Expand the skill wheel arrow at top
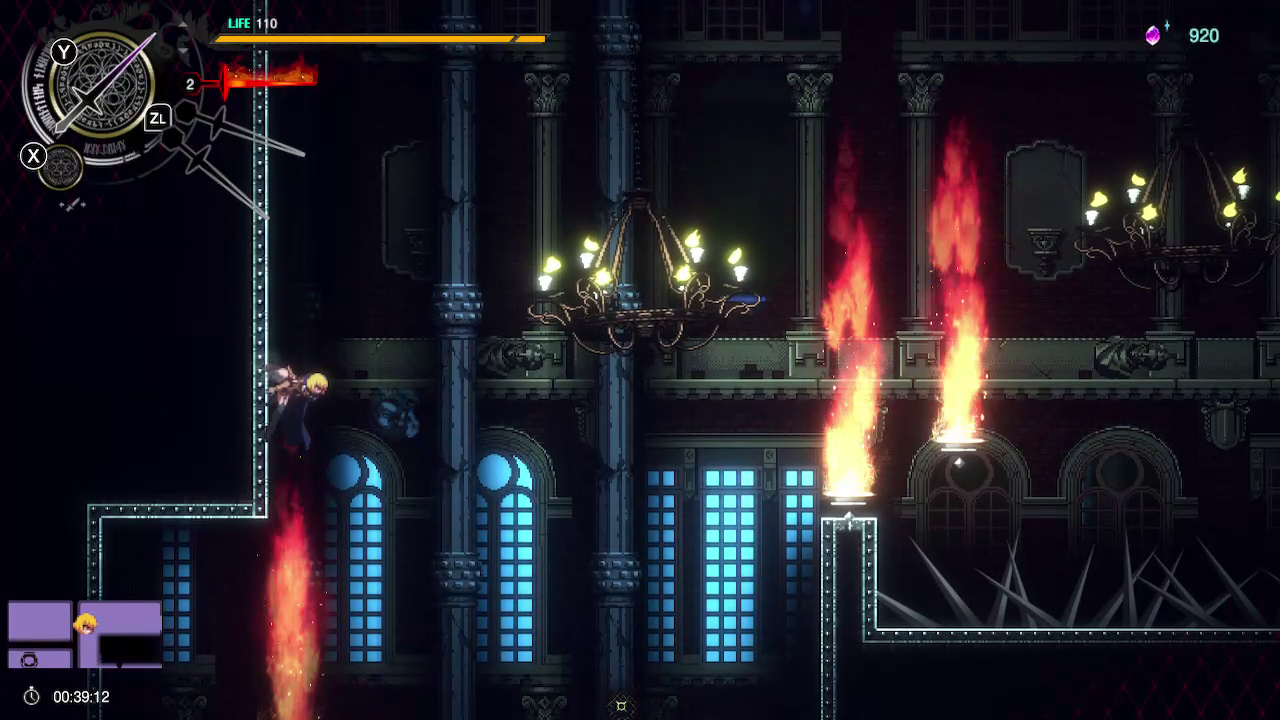 [182, 23]
